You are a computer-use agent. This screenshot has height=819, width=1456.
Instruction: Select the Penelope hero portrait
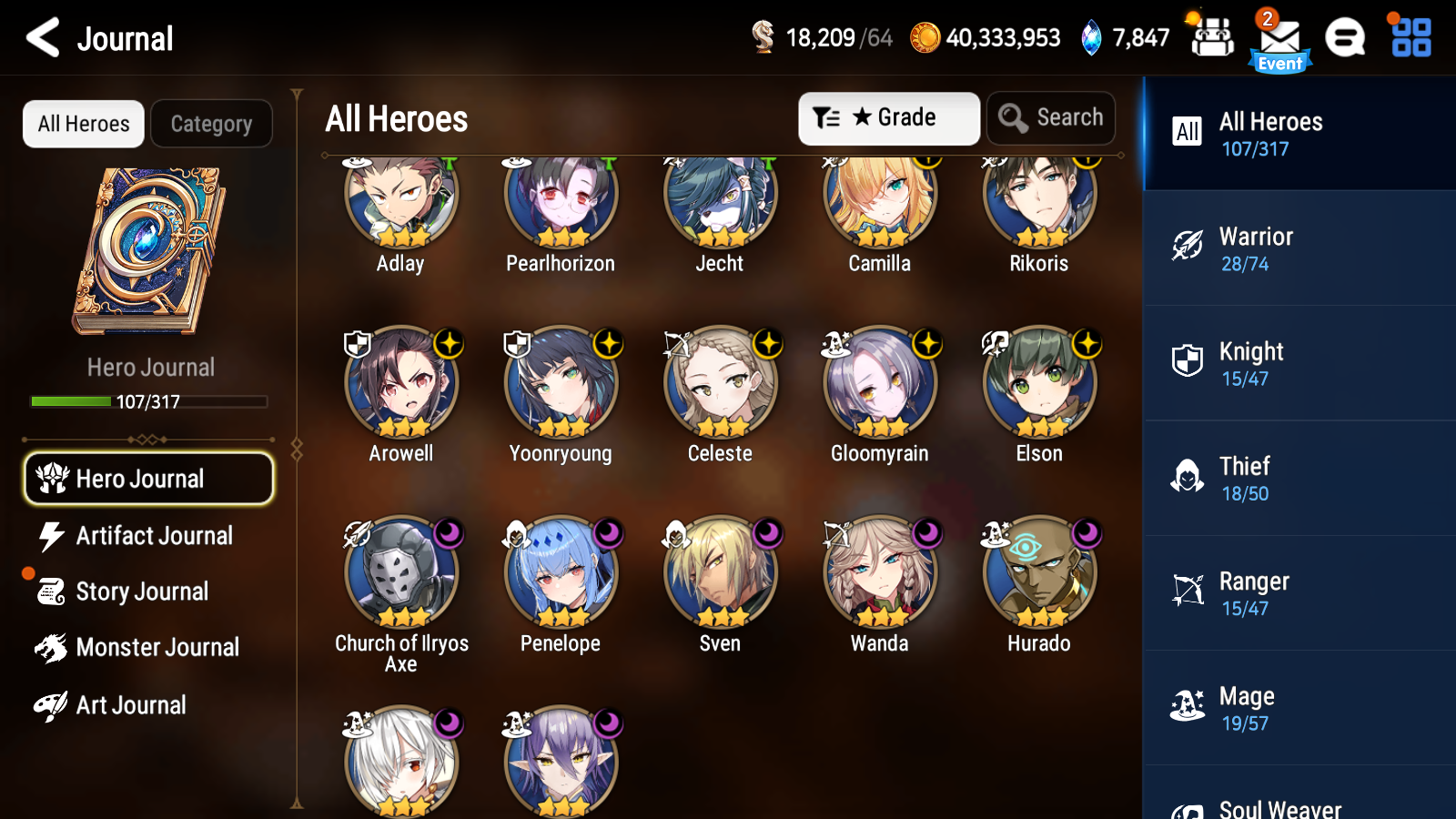(561, 573)
